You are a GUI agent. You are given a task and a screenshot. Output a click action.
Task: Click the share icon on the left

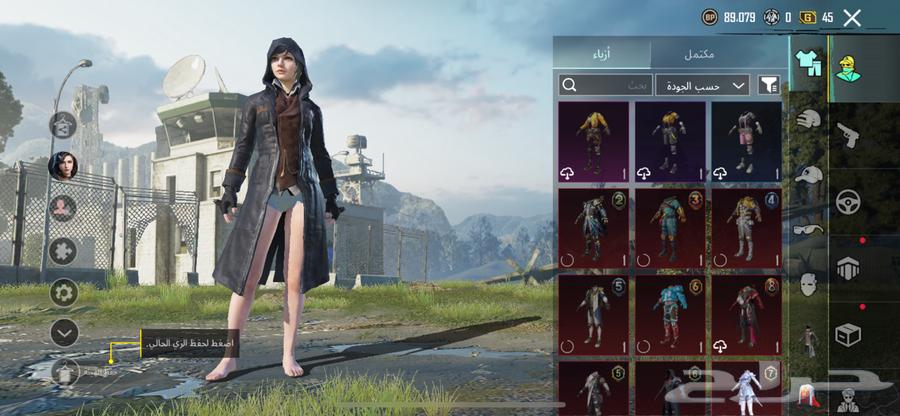coord(63,125)
